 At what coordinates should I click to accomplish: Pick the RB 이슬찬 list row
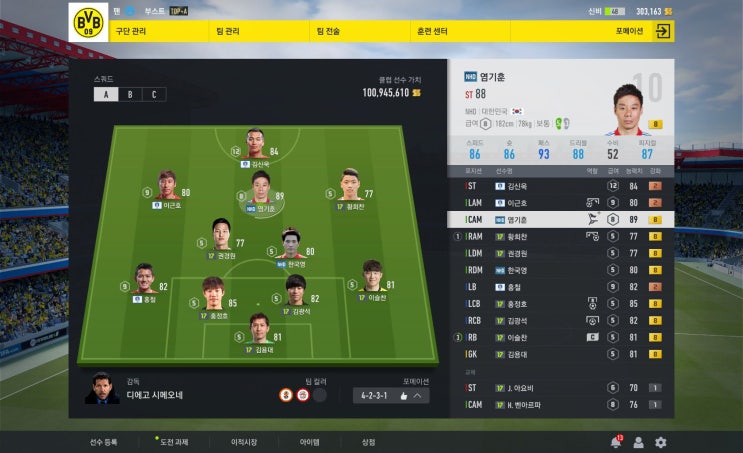coord(560,337)
